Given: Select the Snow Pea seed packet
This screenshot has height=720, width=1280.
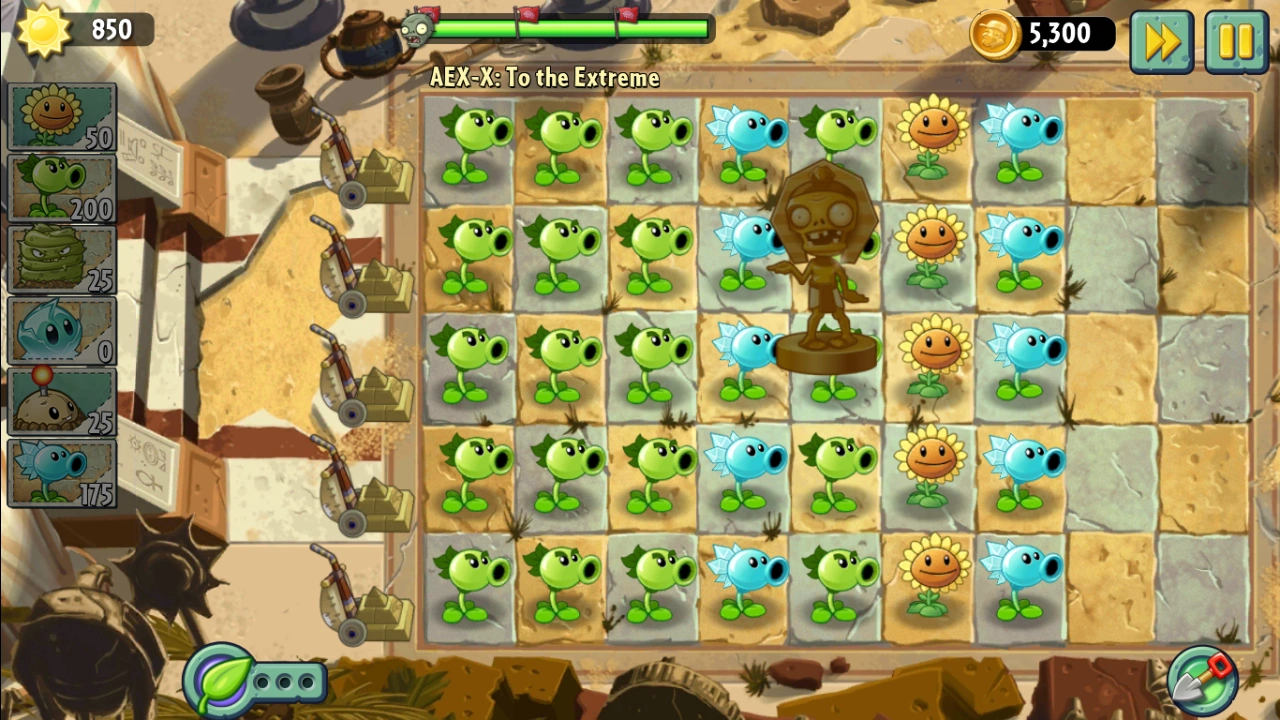Looking at the screenshot, I should click(x=61, y=471).
